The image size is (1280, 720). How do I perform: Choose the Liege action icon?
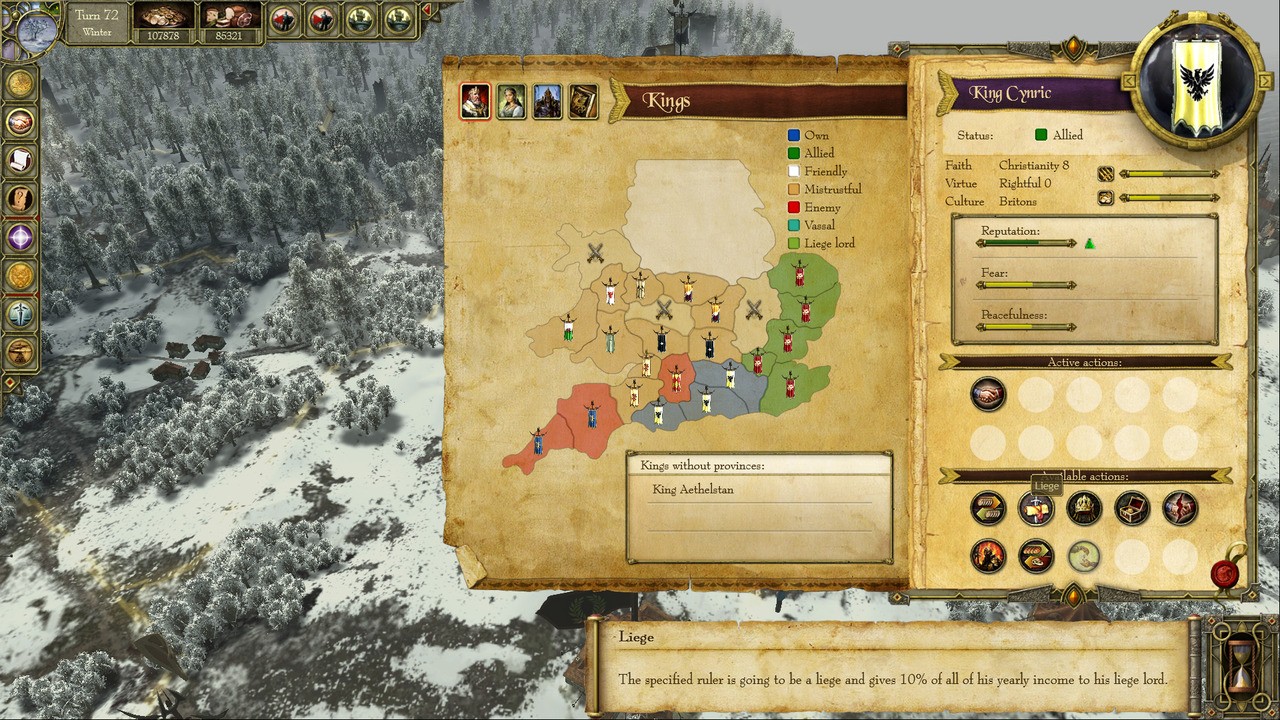tap(1036, 509)
